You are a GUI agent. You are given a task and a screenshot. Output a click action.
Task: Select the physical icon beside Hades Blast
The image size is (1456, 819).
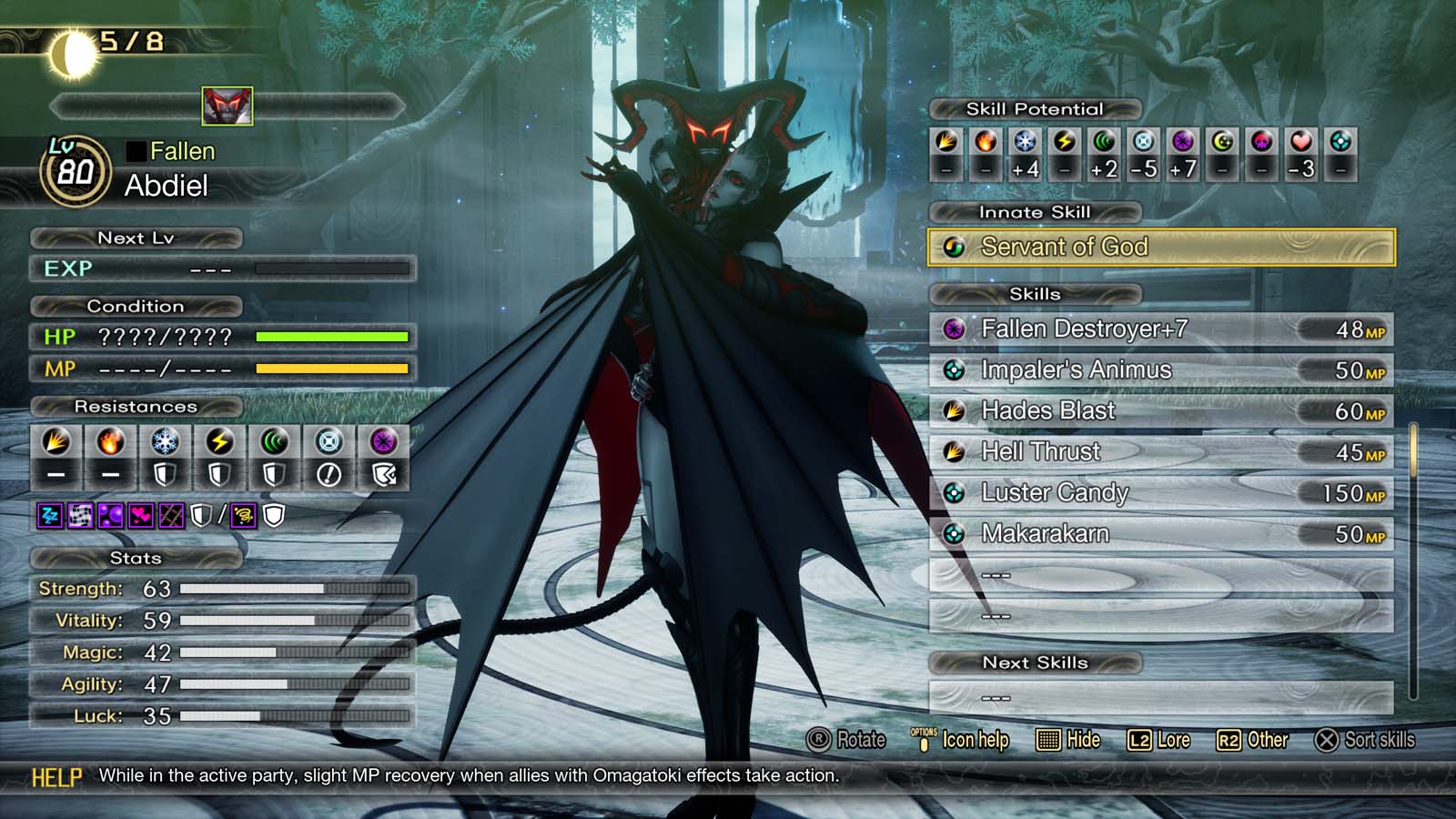953,411
